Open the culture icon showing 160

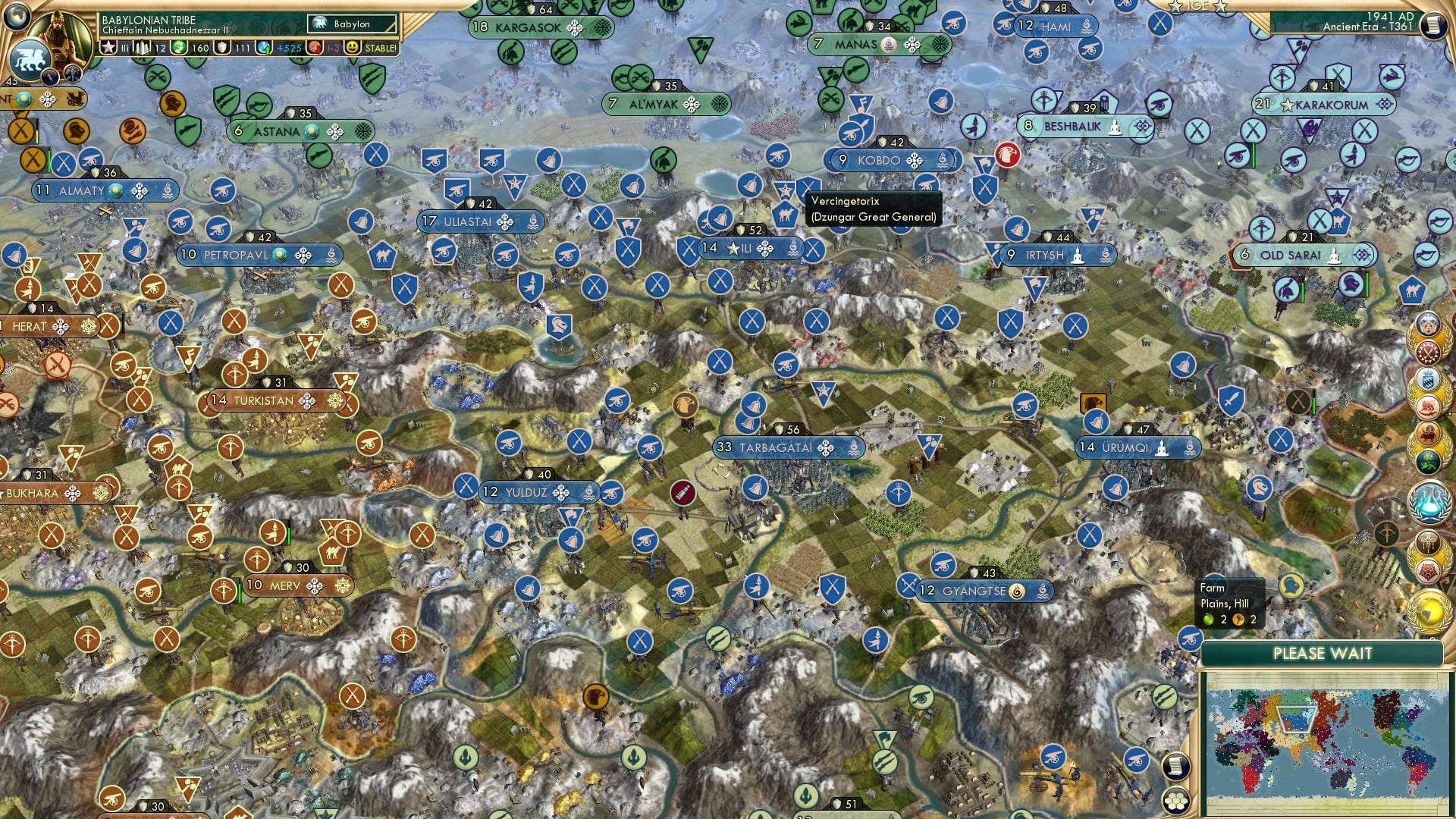[177, 47]
